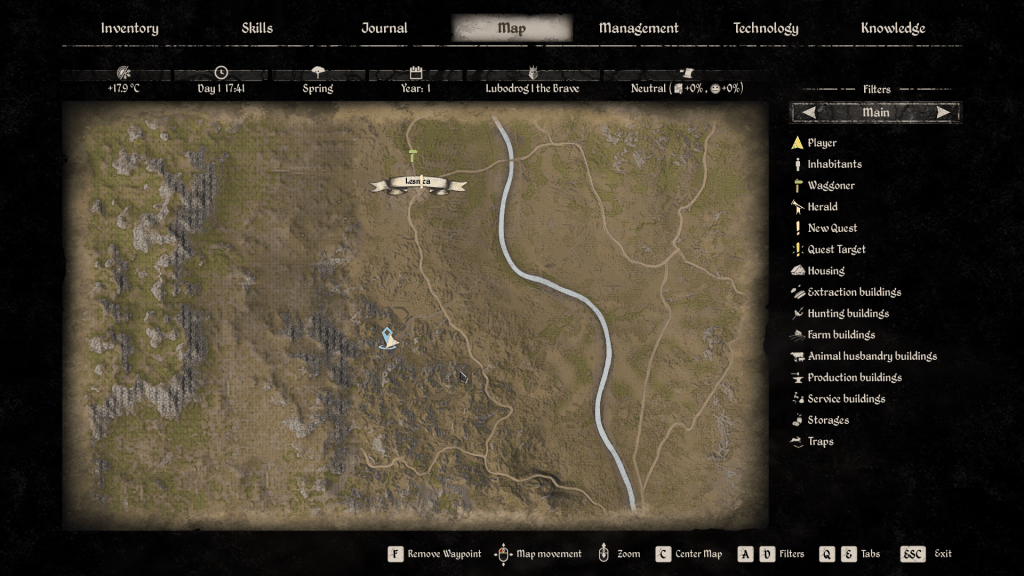This screenshot has height=576, width=1024.
Task: Select the Lasnica village banner on the map
Action: [418, 183]
